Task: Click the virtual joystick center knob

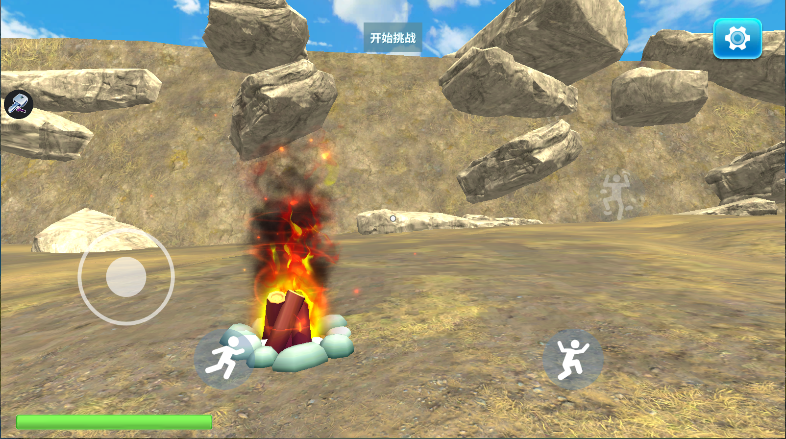Action: pyautogui.click(x=126, y=276)
